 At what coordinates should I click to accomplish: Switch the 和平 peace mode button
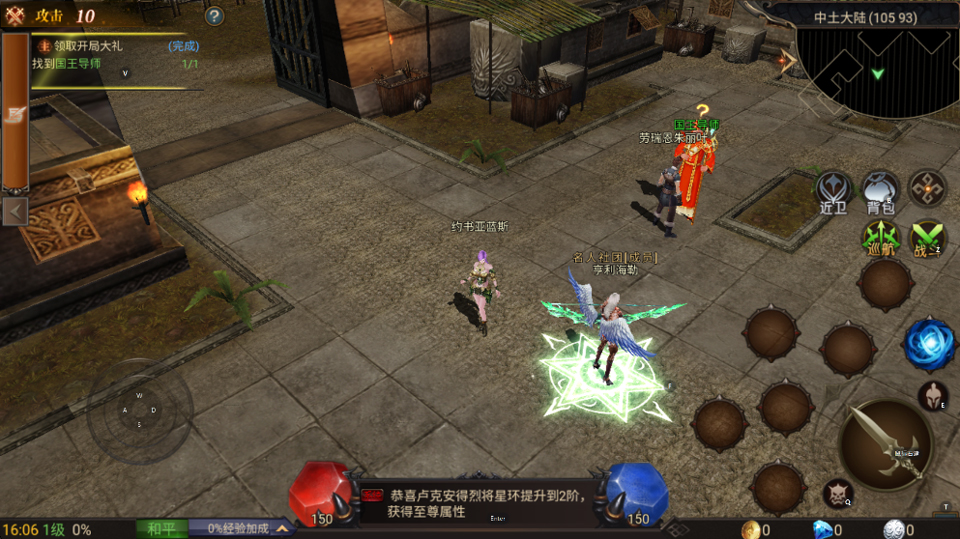pos(162,529)
